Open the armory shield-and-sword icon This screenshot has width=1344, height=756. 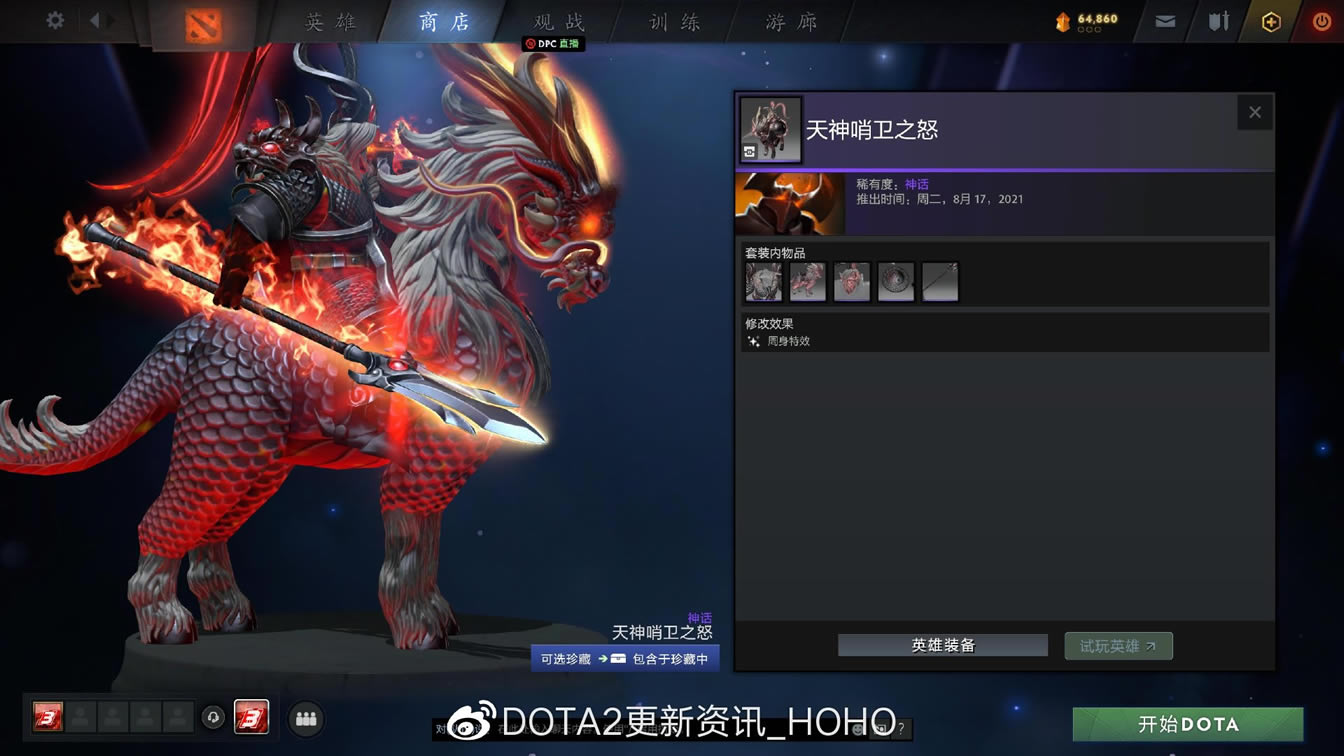(x=1220, y=20)
